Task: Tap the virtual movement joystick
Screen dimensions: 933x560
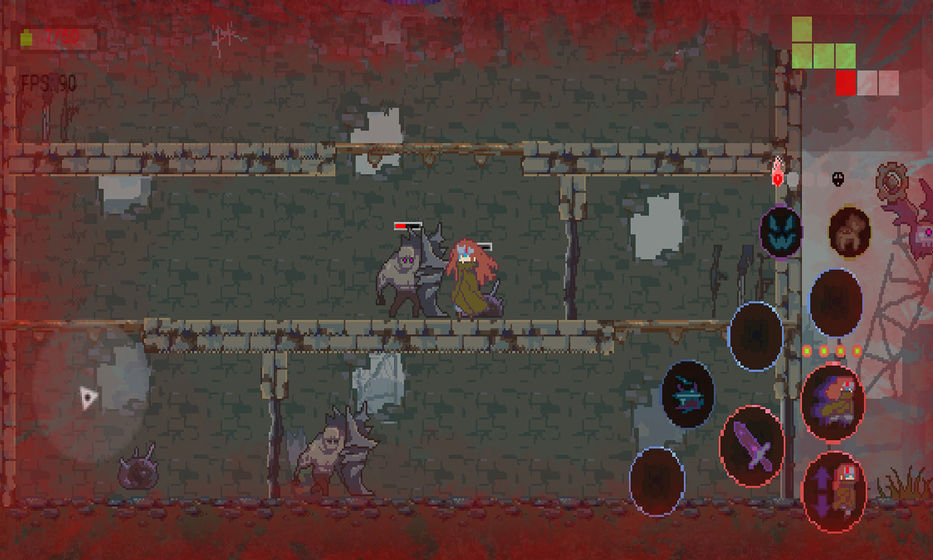Action: point(90,395)
